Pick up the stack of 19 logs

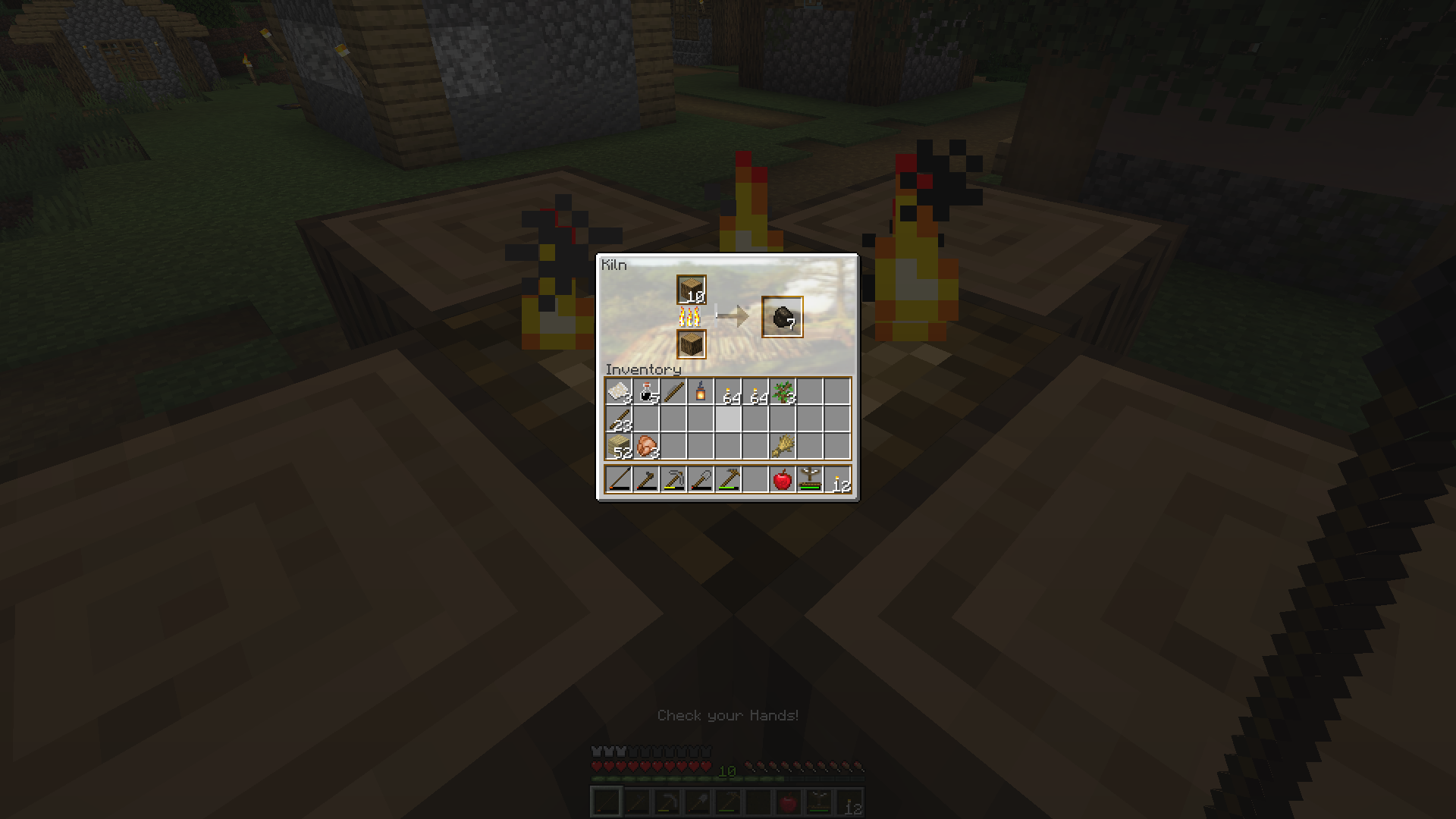692,289
